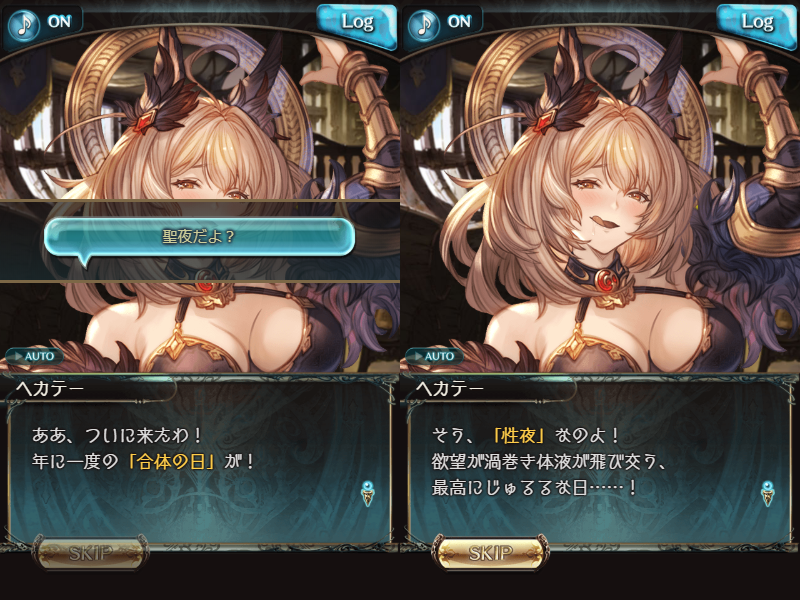The height and width of the screenshot is (600, 800).
Task: Advance the 「合体の日」 dialogue via its blue gem
Action: [368, 492]
